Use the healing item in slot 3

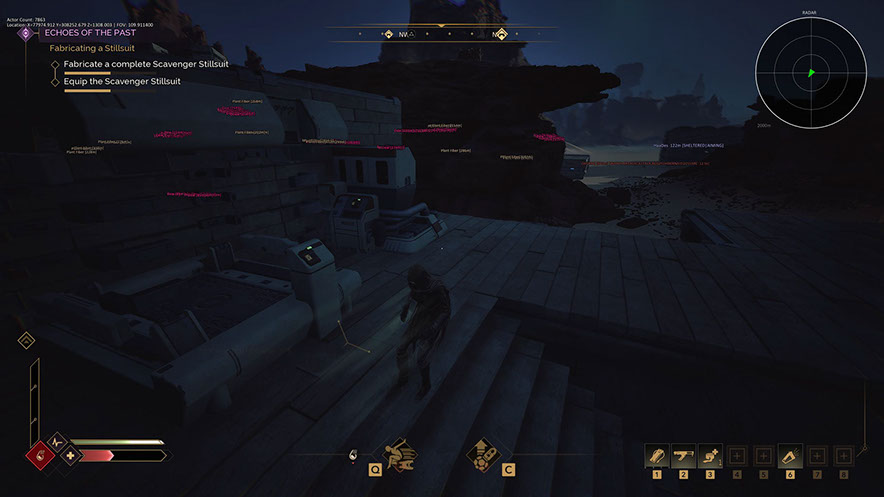[710, 456]
